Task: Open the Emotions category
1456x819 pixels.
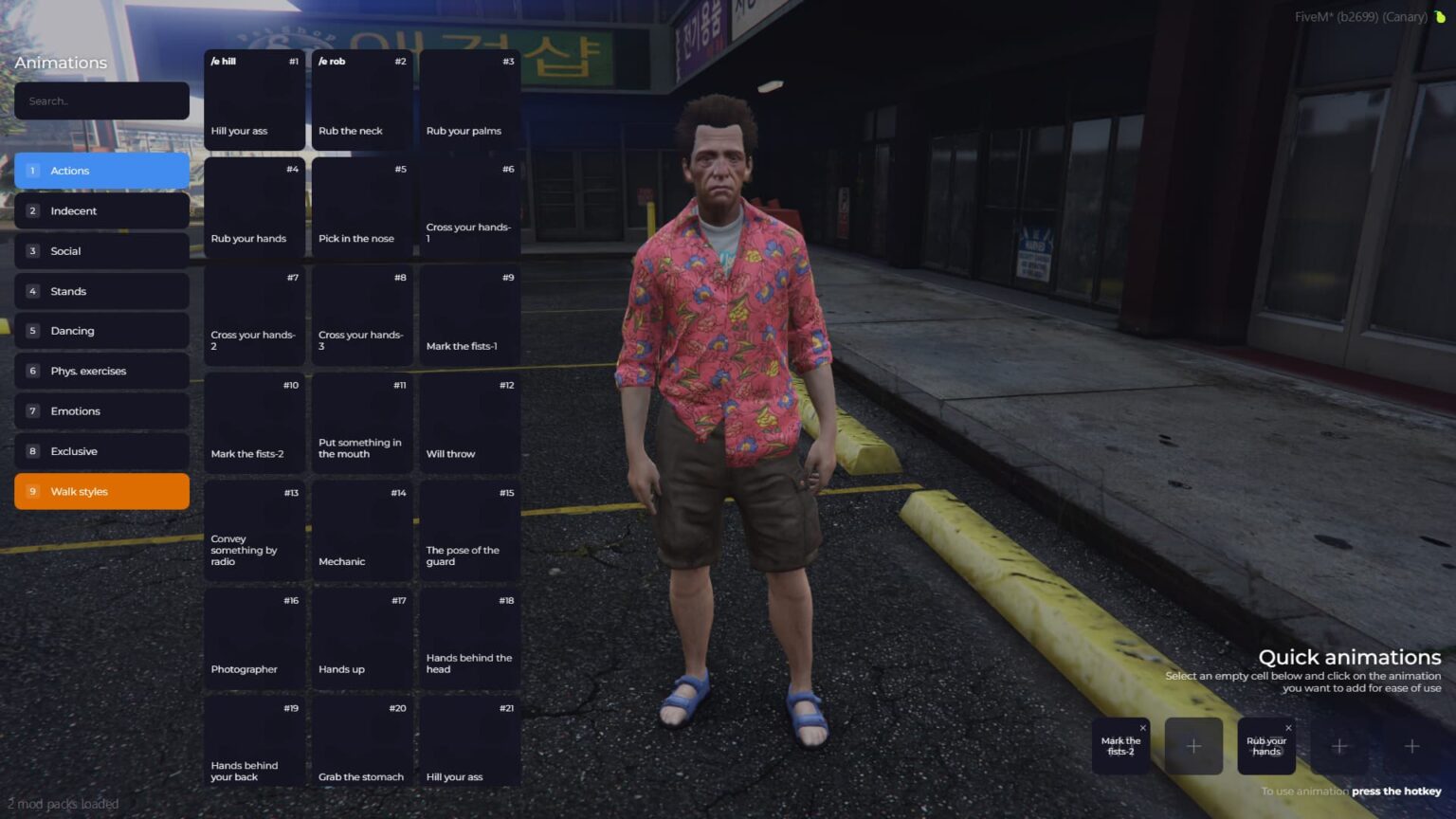Action: point(101,410)
